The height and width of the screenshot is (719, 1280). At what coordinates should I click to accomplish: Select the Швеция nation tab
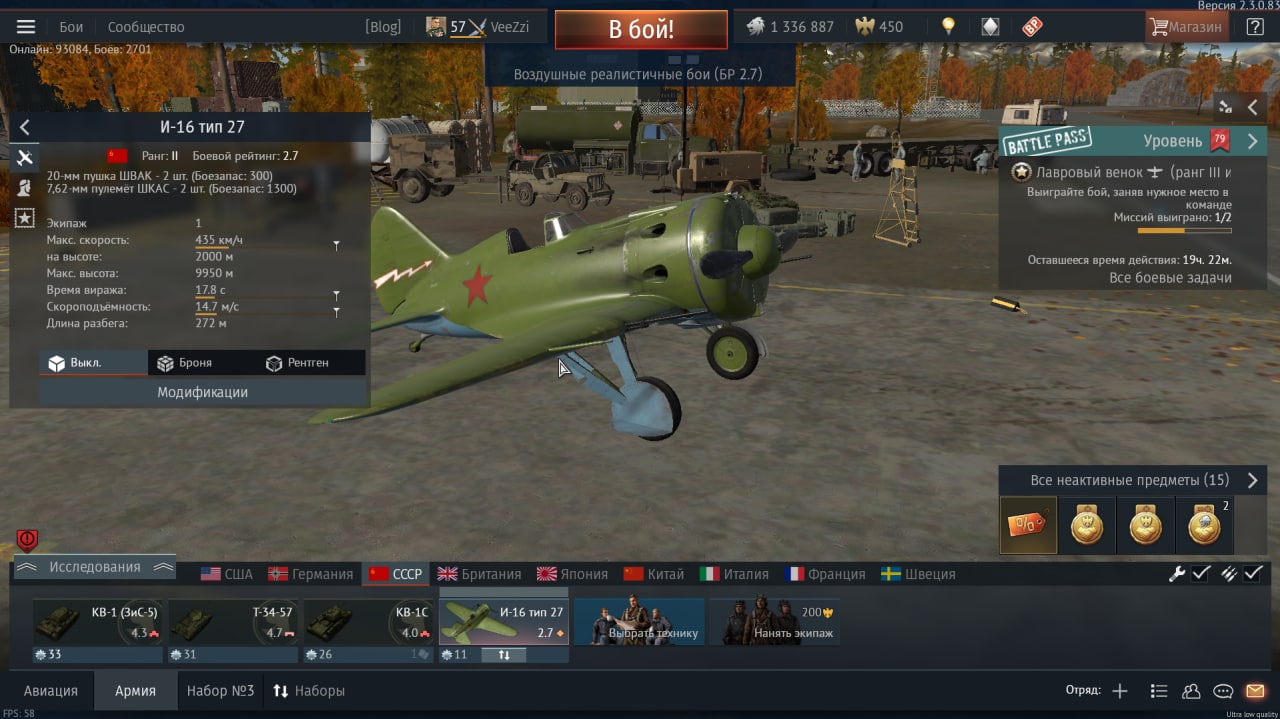(918, 574)
